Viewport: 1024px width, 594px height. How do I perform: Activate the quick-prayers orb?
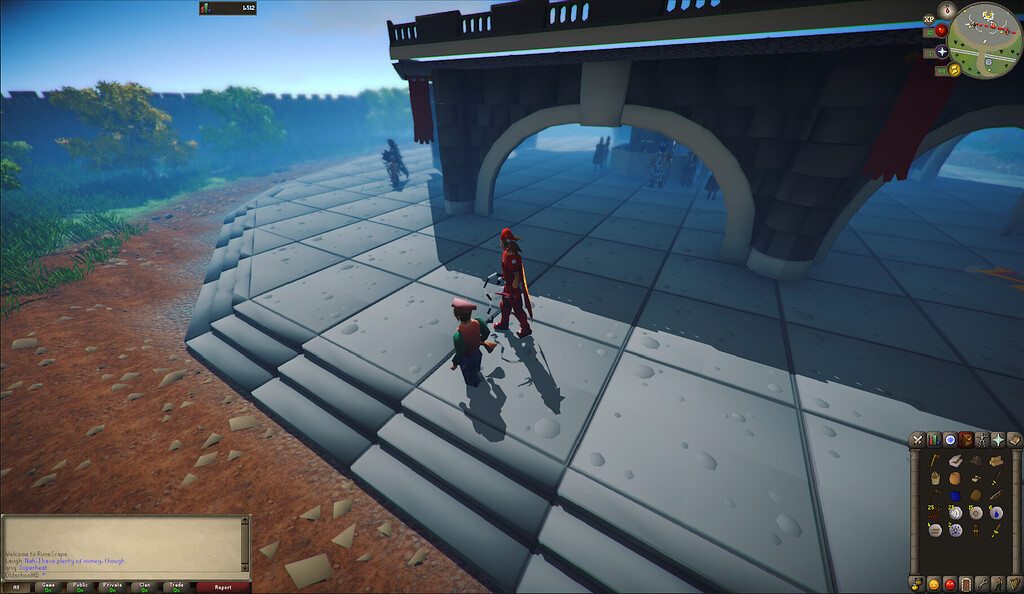[941, 51]
